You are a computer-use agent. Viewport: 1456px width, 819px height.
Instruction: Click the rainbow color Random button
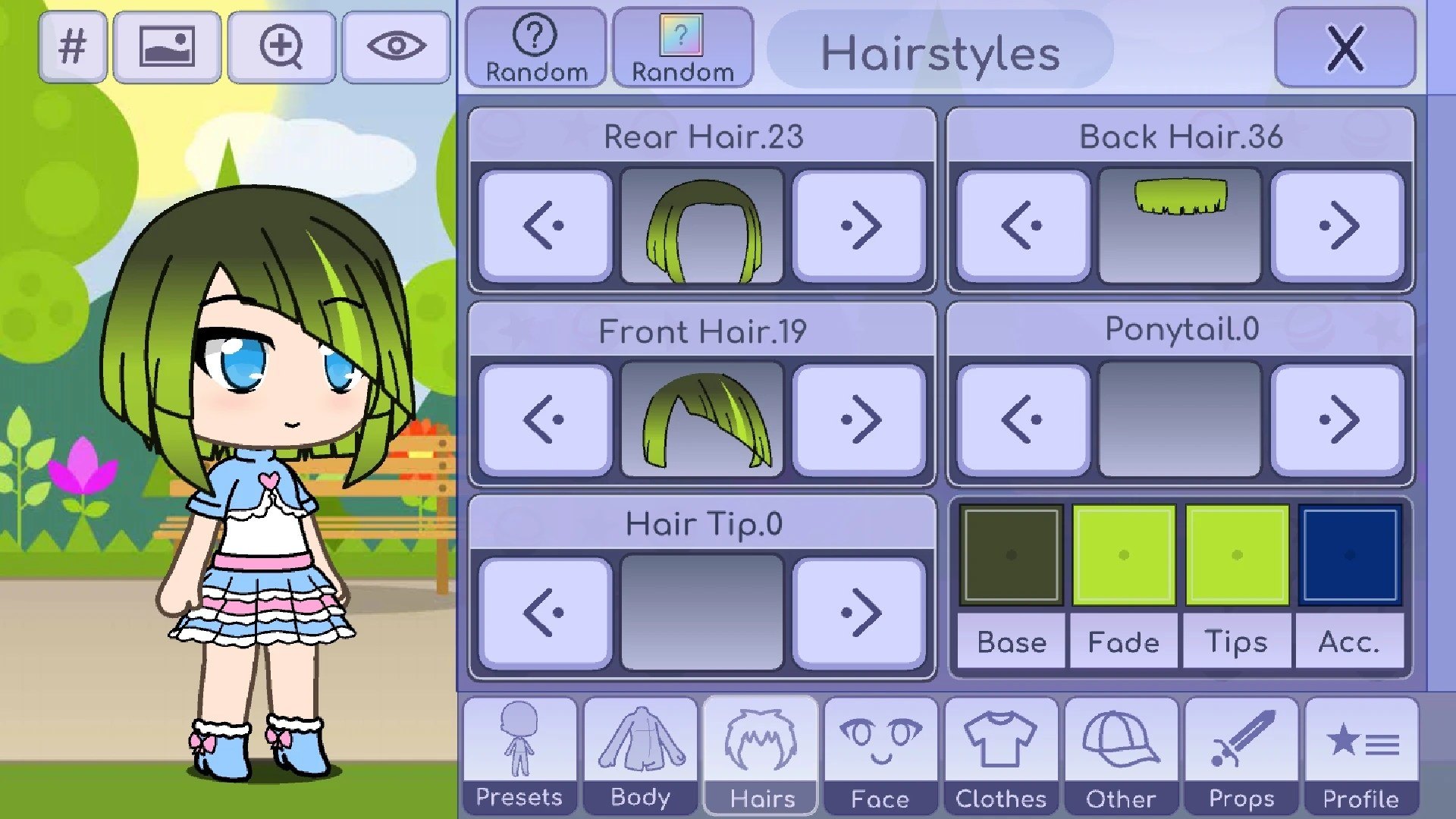(x=682, y=49)
